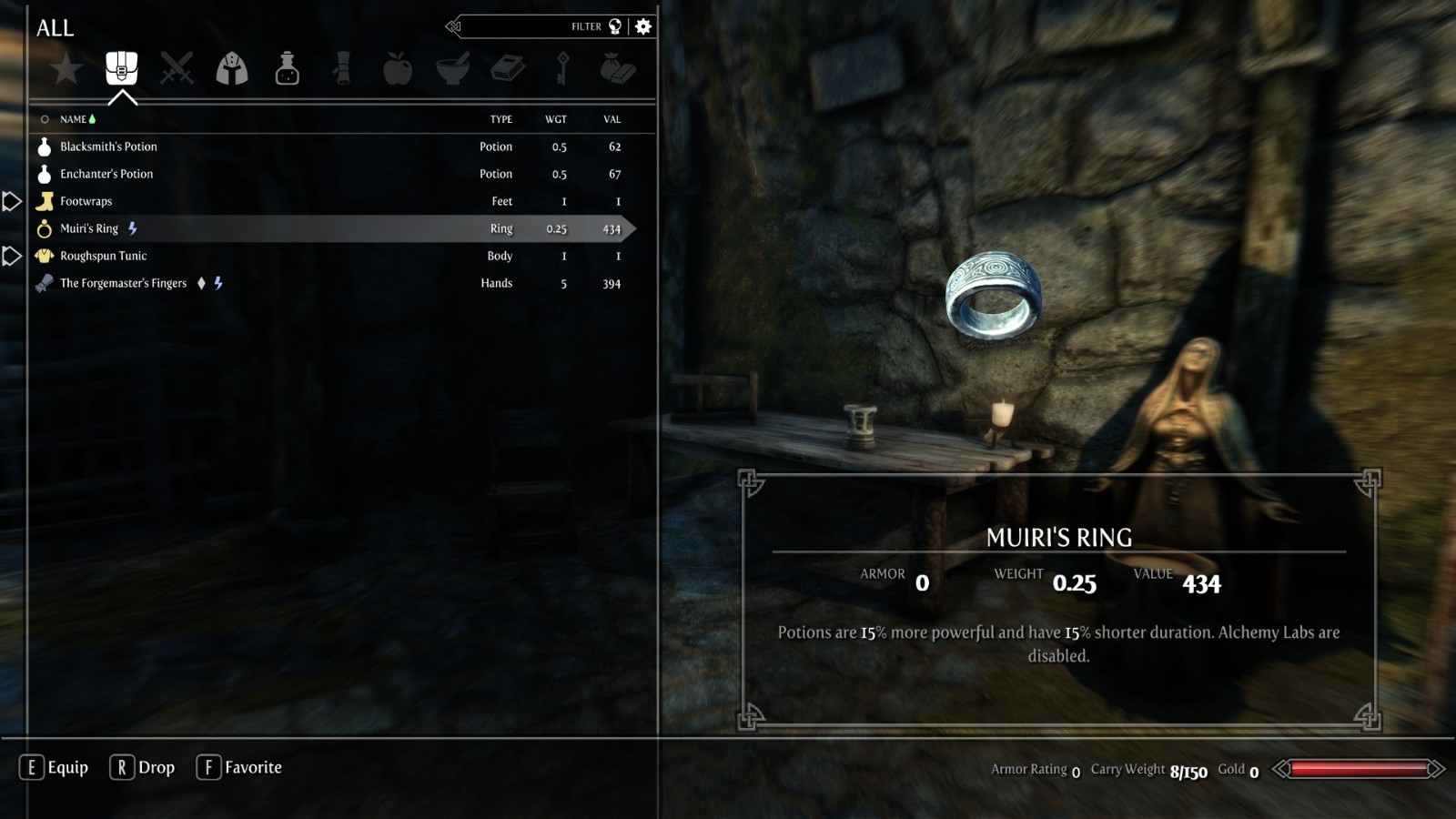Select the Enchanter's Potion entry
This screenshot has width=1456, height=819.
coord(106,174)
